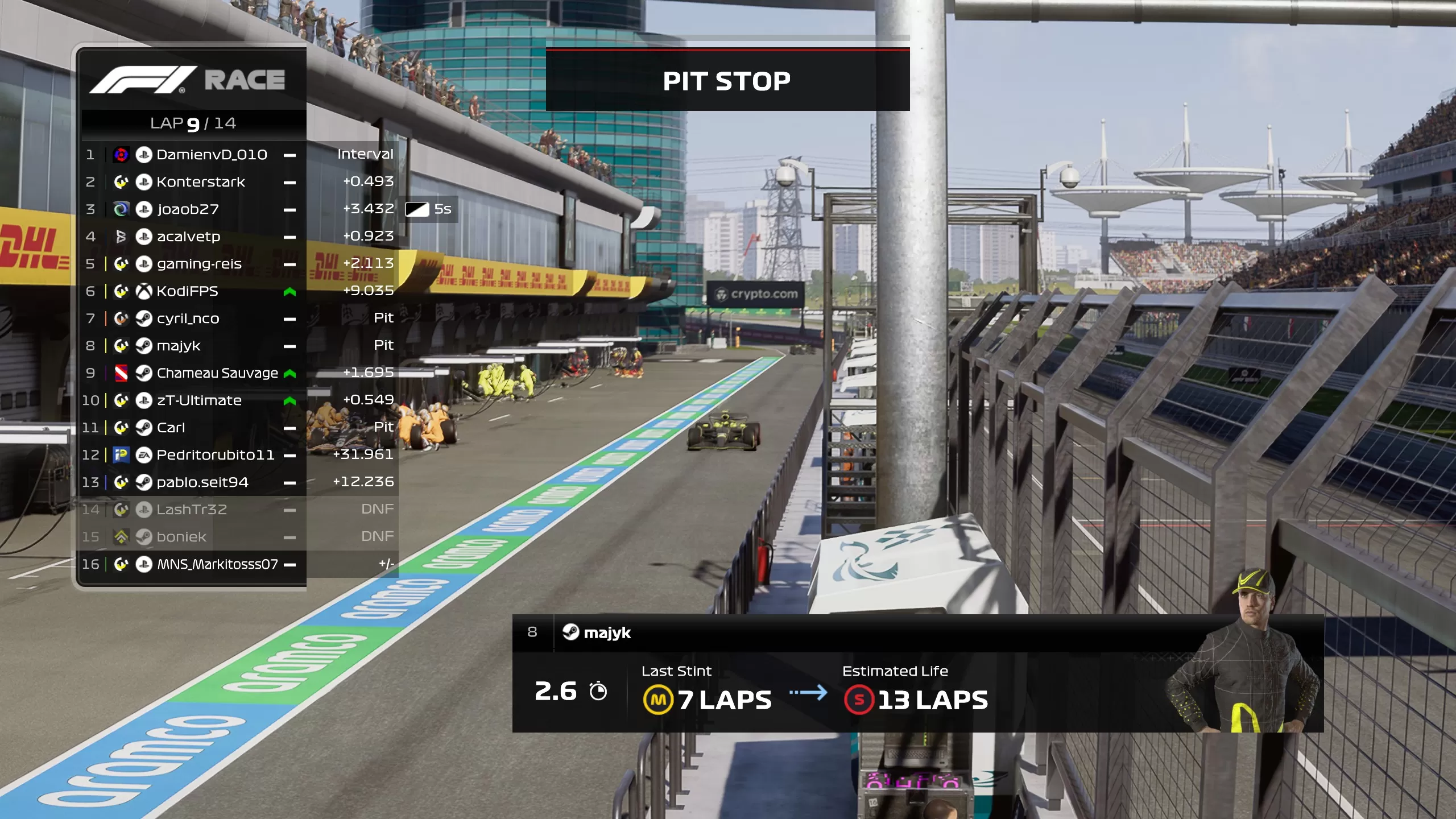
Task: Click the yellow medium tyre icon
Action: point(658,700)
